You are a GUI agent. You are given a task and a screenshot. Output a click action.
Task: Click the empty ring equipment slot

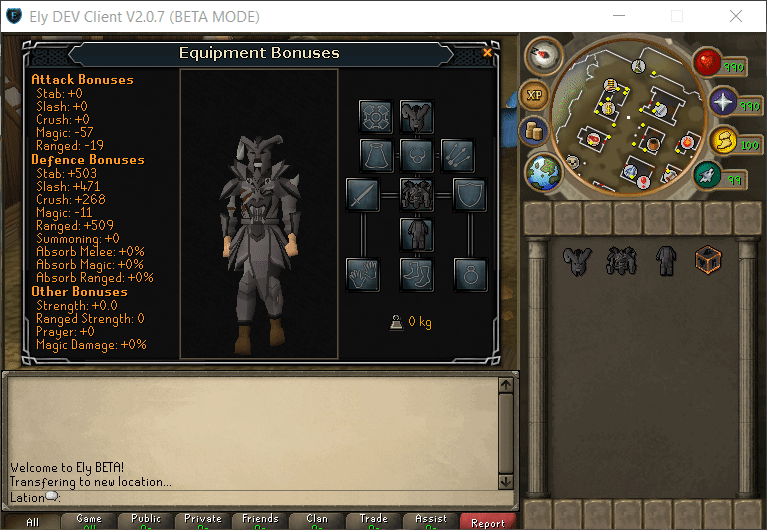(x=469, y=273)
